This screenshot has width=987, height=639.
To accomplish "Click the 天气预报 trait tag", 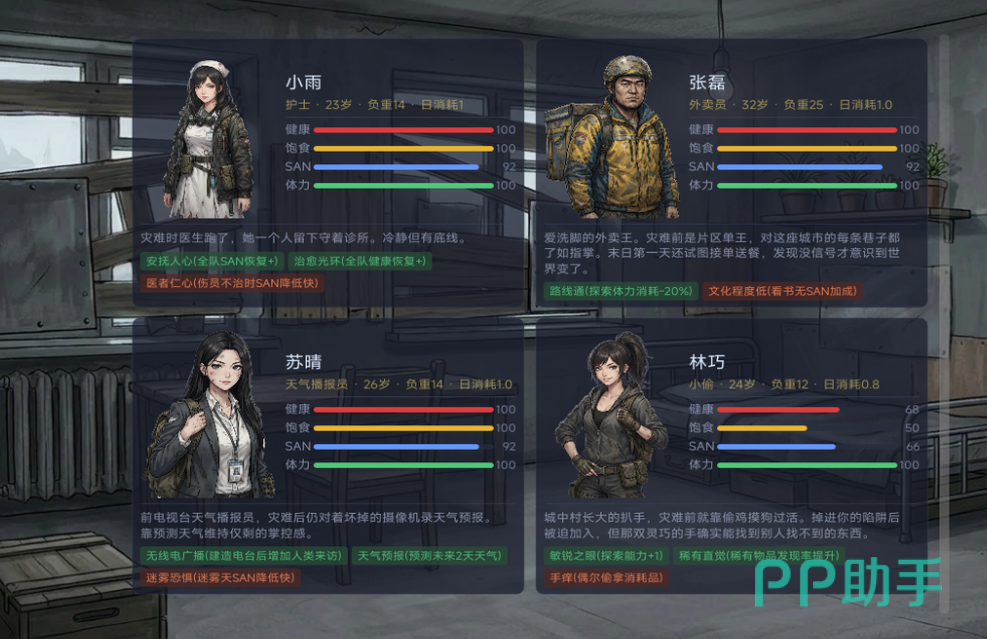I will (x=430, y=555).
